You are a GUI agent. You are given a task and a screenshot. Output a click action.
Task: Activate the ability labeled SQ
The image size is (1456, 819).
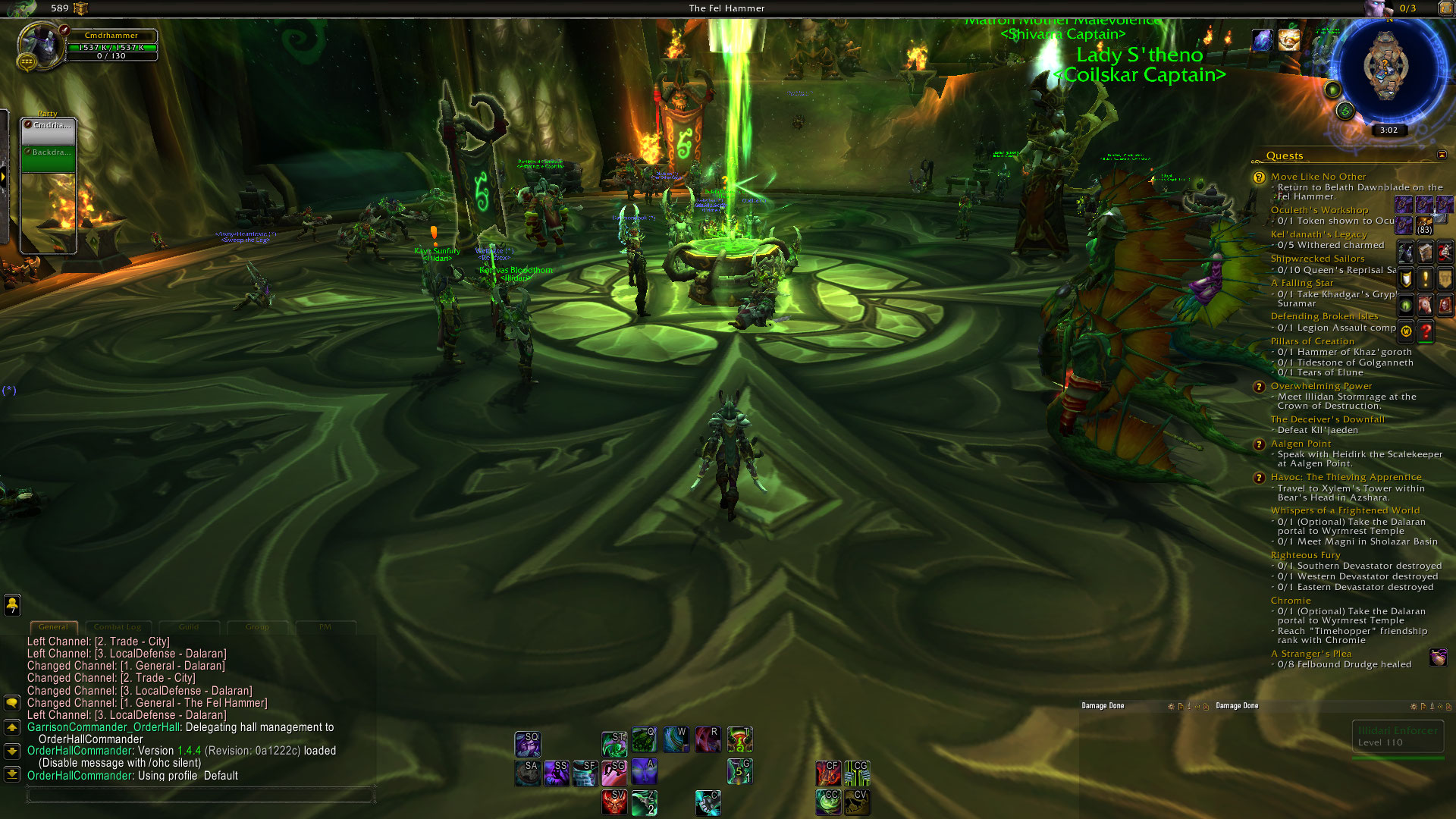[x=527, y=744]
